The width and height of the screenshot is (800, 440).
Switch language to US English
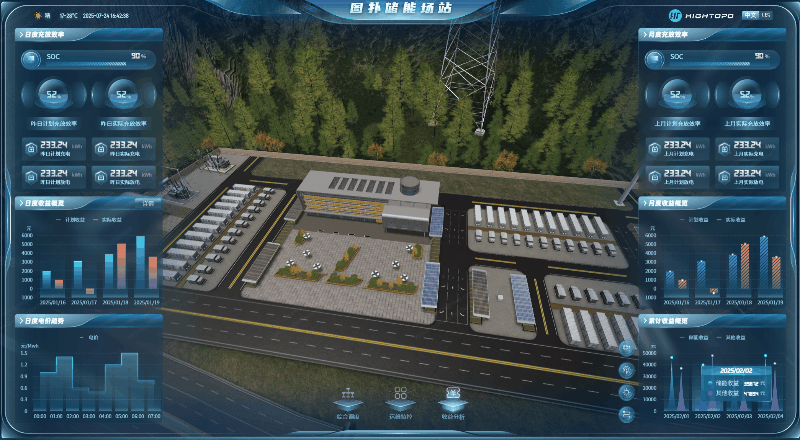pyautogui.click(x=766, y=16)
